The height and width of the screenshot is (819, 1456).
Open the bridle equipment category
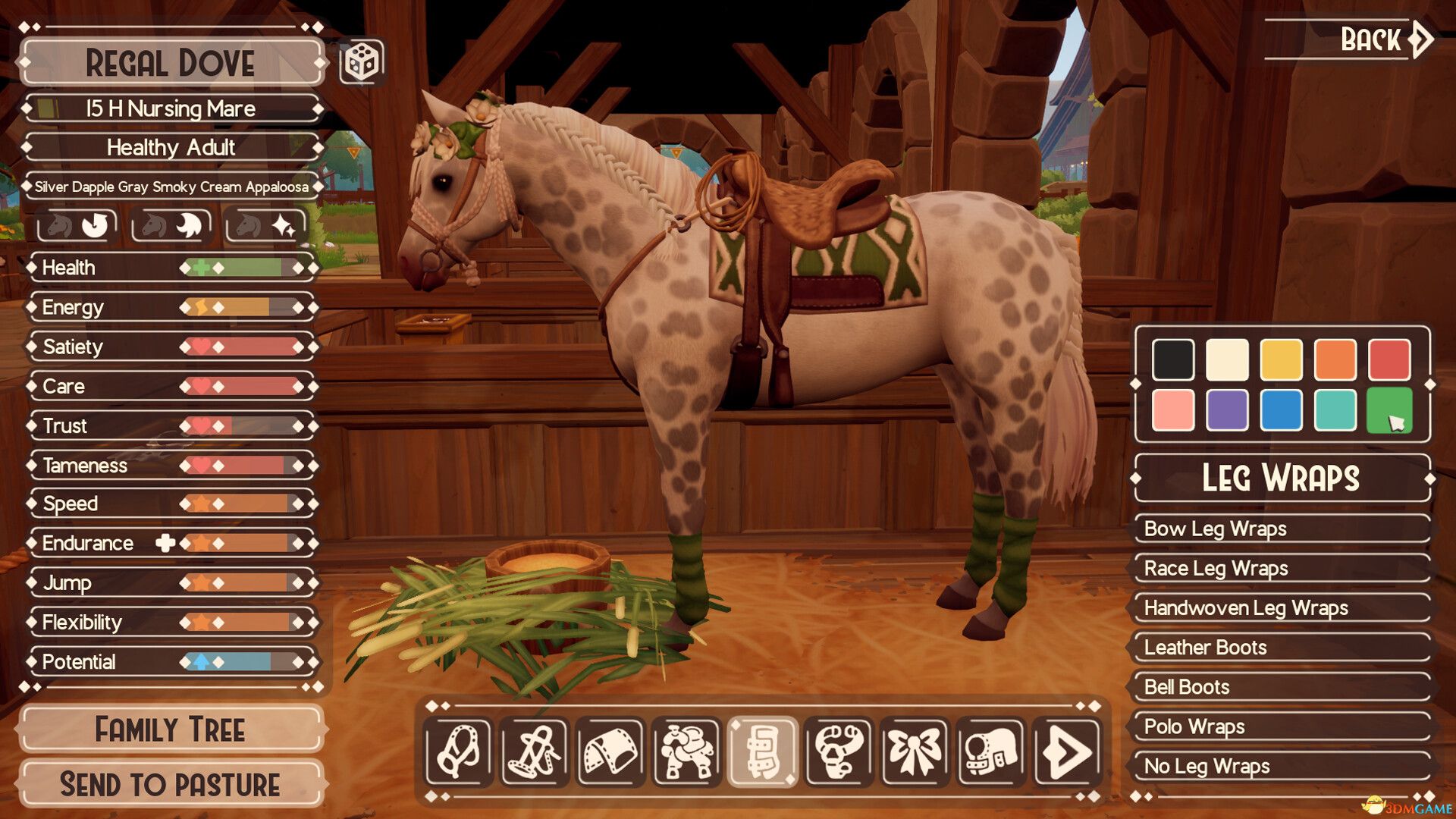535,755
